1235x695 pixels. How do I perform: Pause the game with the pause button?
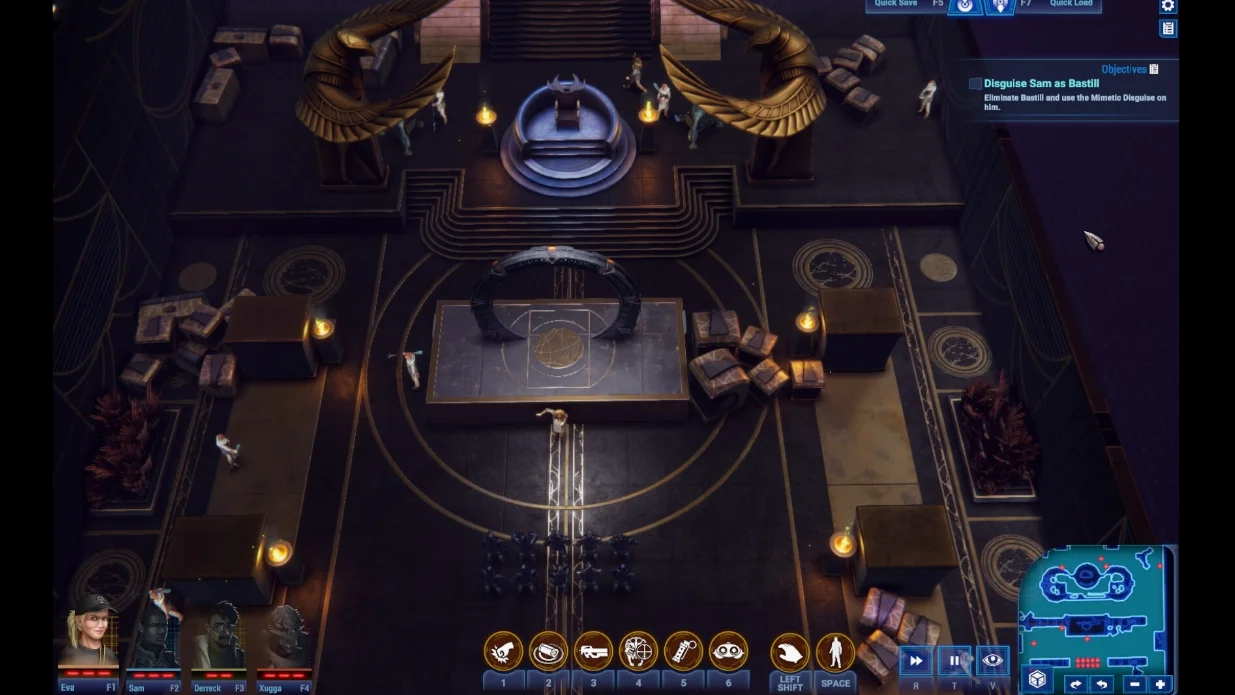point(954,661)
